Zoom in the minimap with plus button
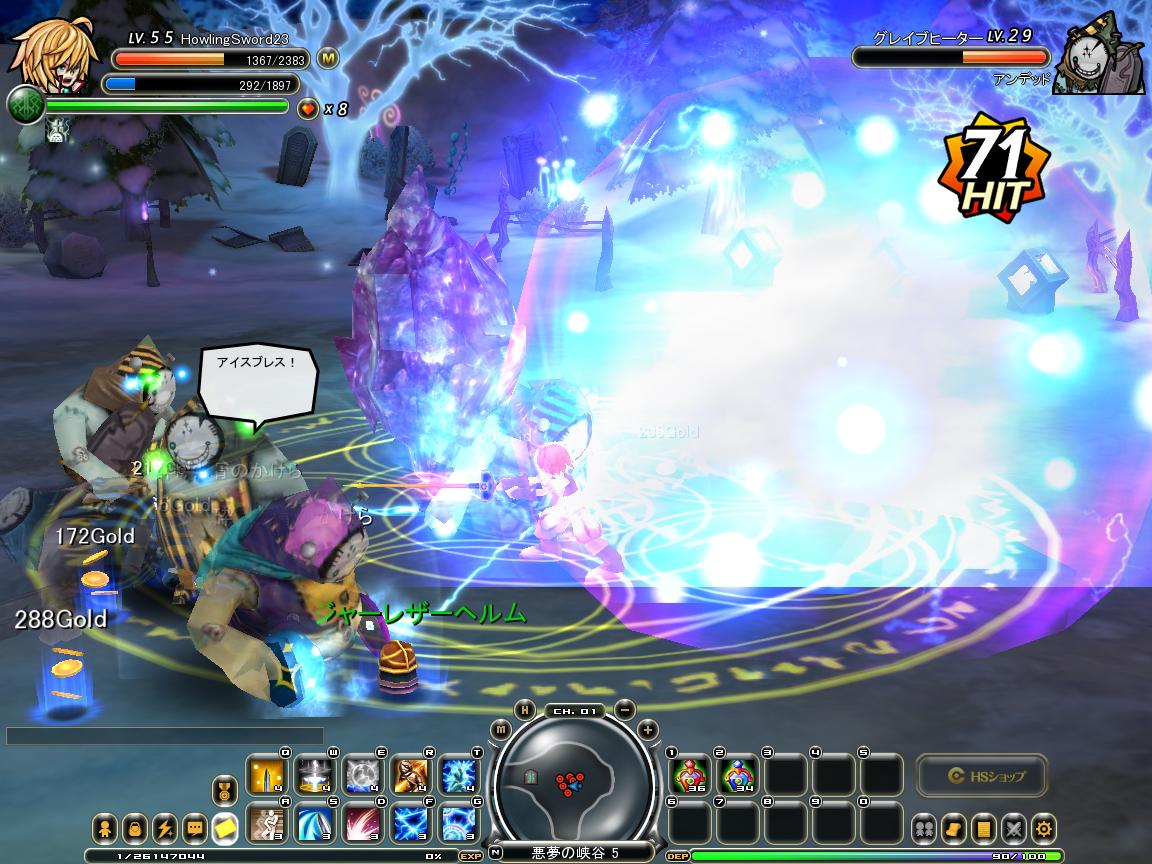 tap(648, 730)
